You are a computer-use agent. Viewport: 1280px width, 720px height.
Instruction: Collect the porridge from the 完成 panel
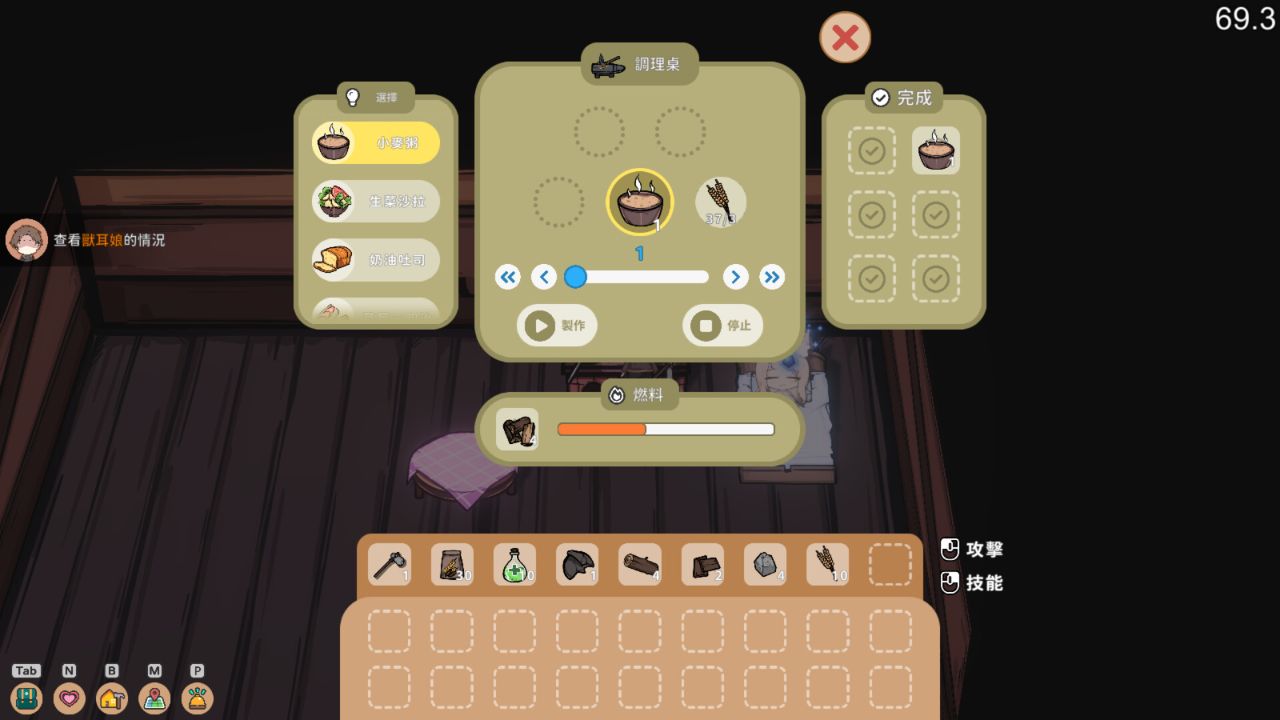click(936, 151)
